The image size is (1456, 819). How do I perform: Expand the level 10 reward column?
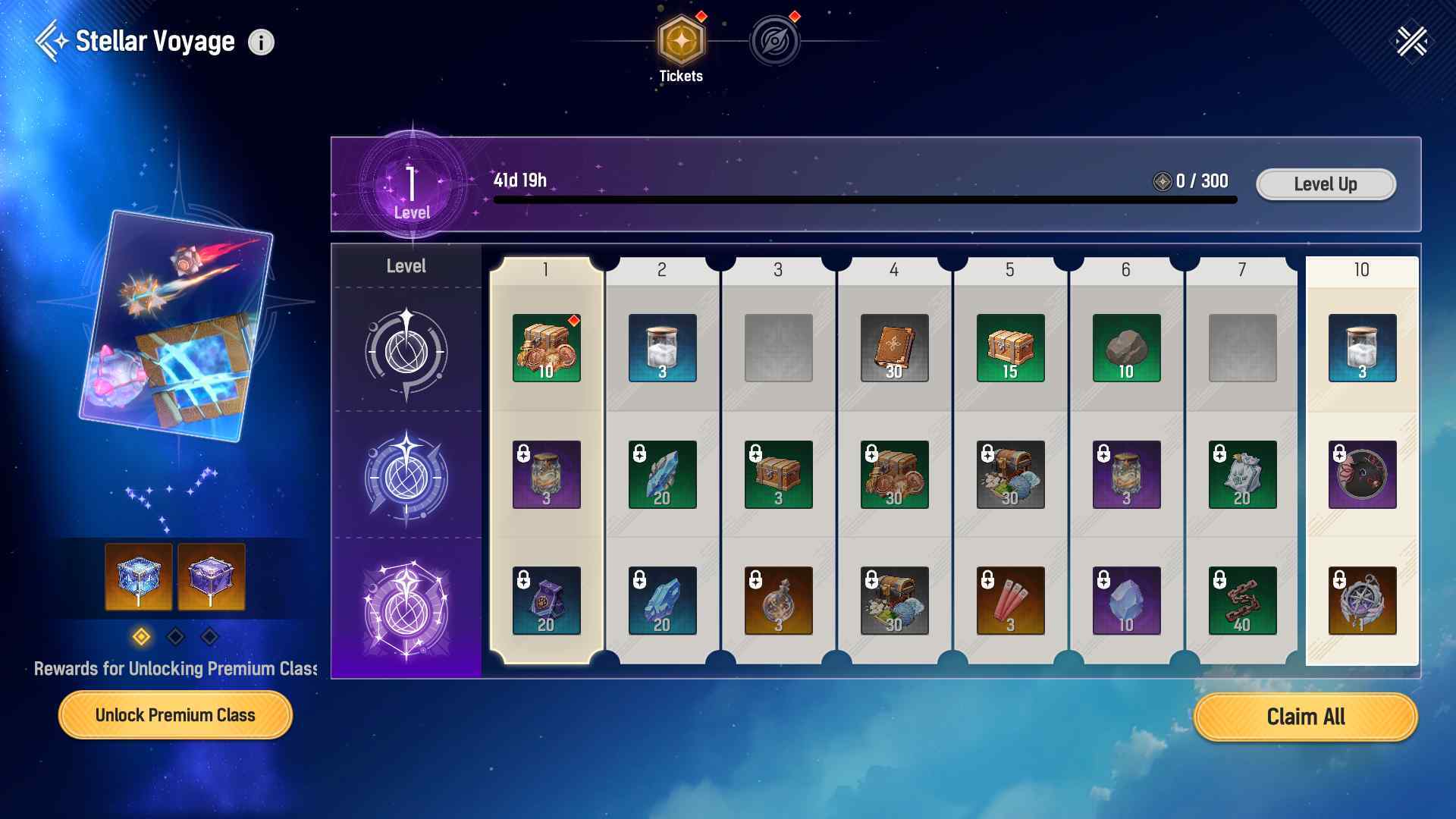(1361, 269)
